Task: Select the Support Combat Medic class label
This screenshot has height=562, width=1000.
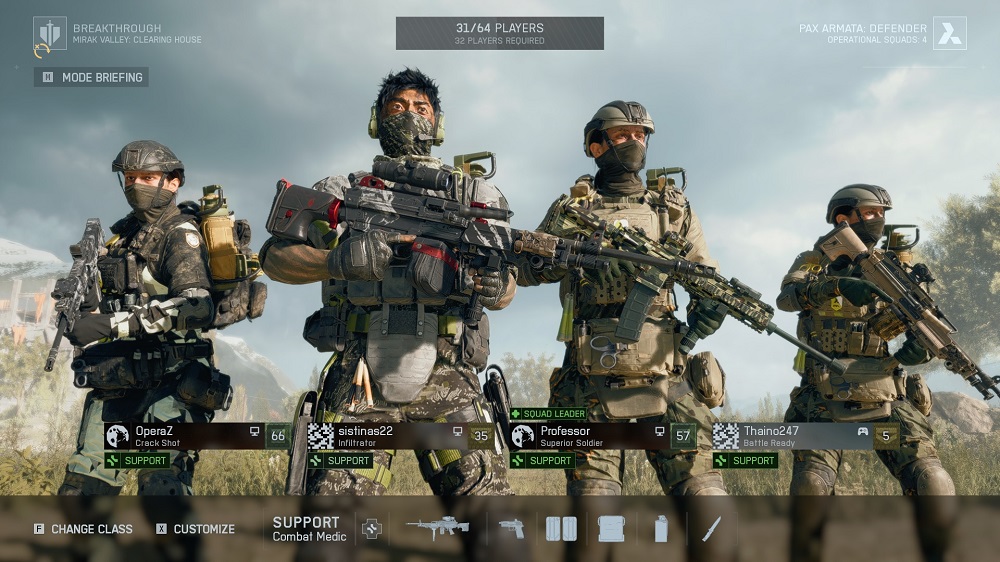Action: pos(309,529)
